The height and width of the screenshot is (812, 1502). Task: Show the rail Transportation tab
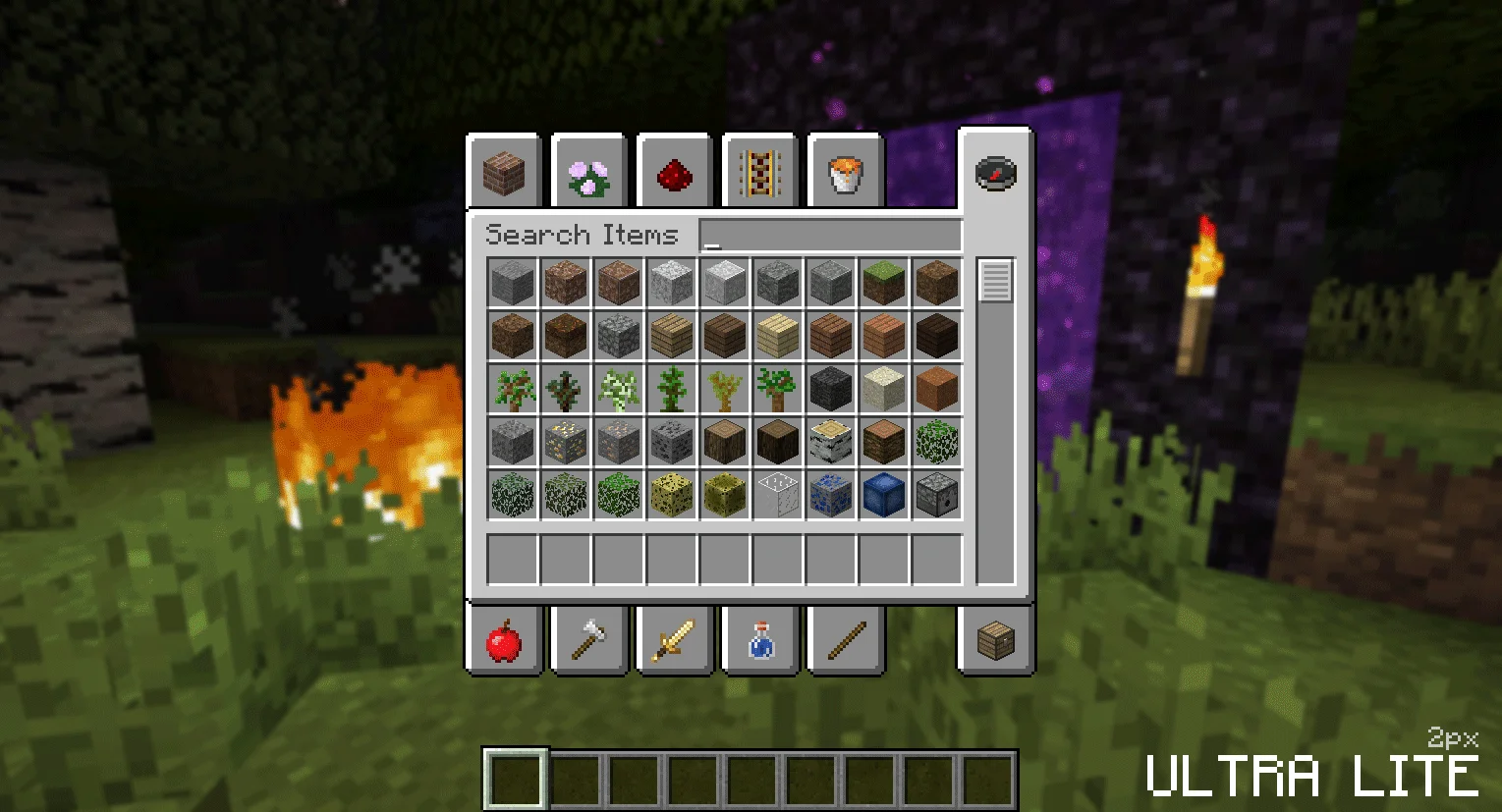759,174
